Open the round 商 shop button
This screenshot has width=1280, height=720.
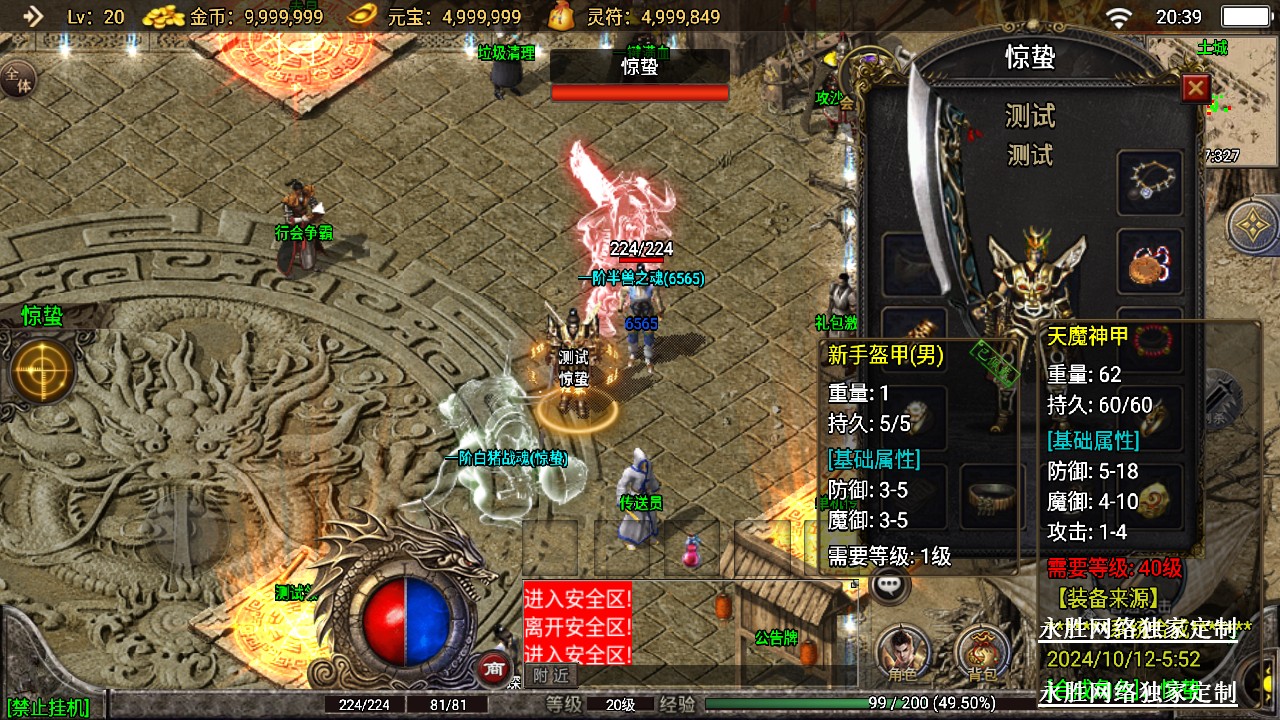tap(491, 669)
